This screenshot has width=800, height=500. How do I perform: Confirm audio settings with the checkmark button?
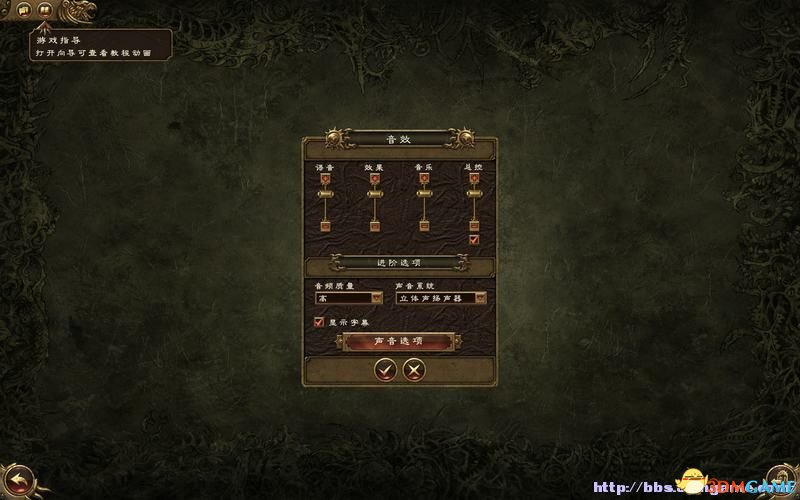point(384,370)
